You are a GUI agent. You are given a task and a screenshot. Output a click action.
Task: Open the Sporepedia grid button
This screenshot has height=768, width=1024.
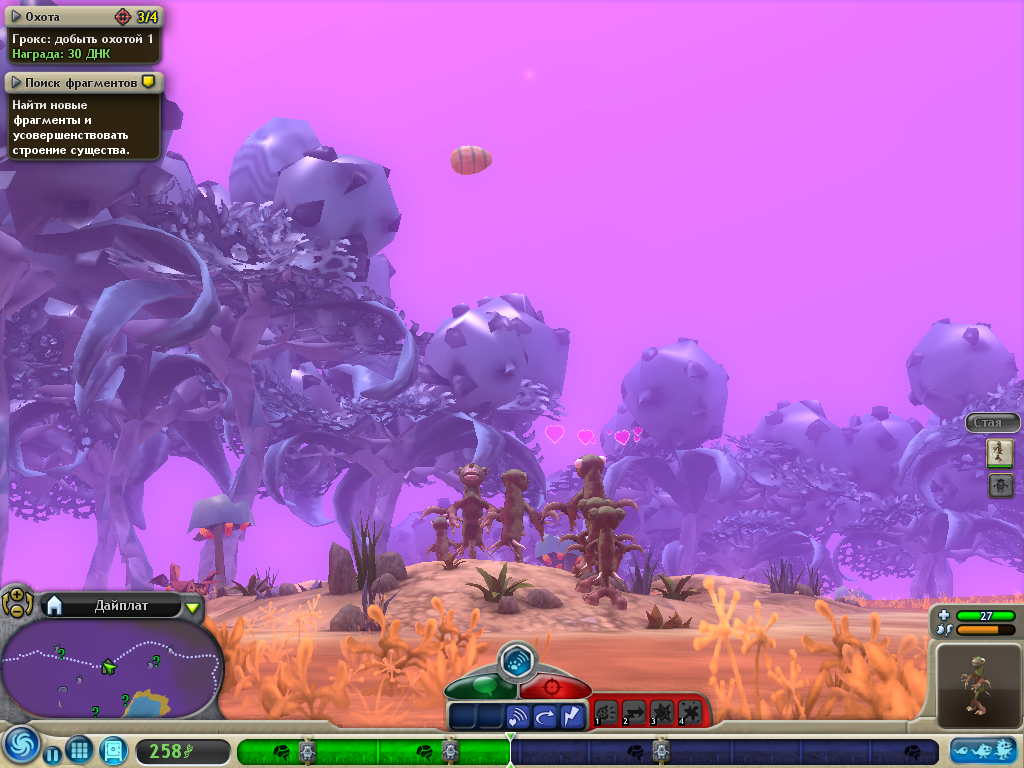point(80,749)
